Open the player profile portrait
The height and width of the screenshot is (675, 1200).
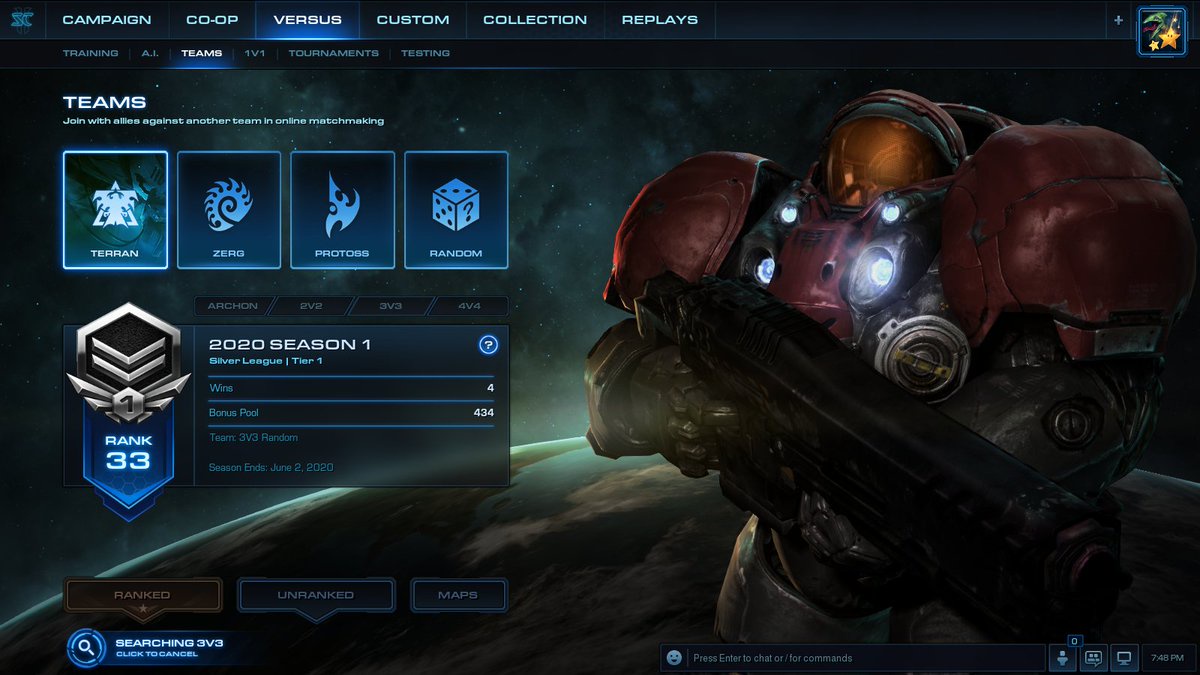(1162, 31)
